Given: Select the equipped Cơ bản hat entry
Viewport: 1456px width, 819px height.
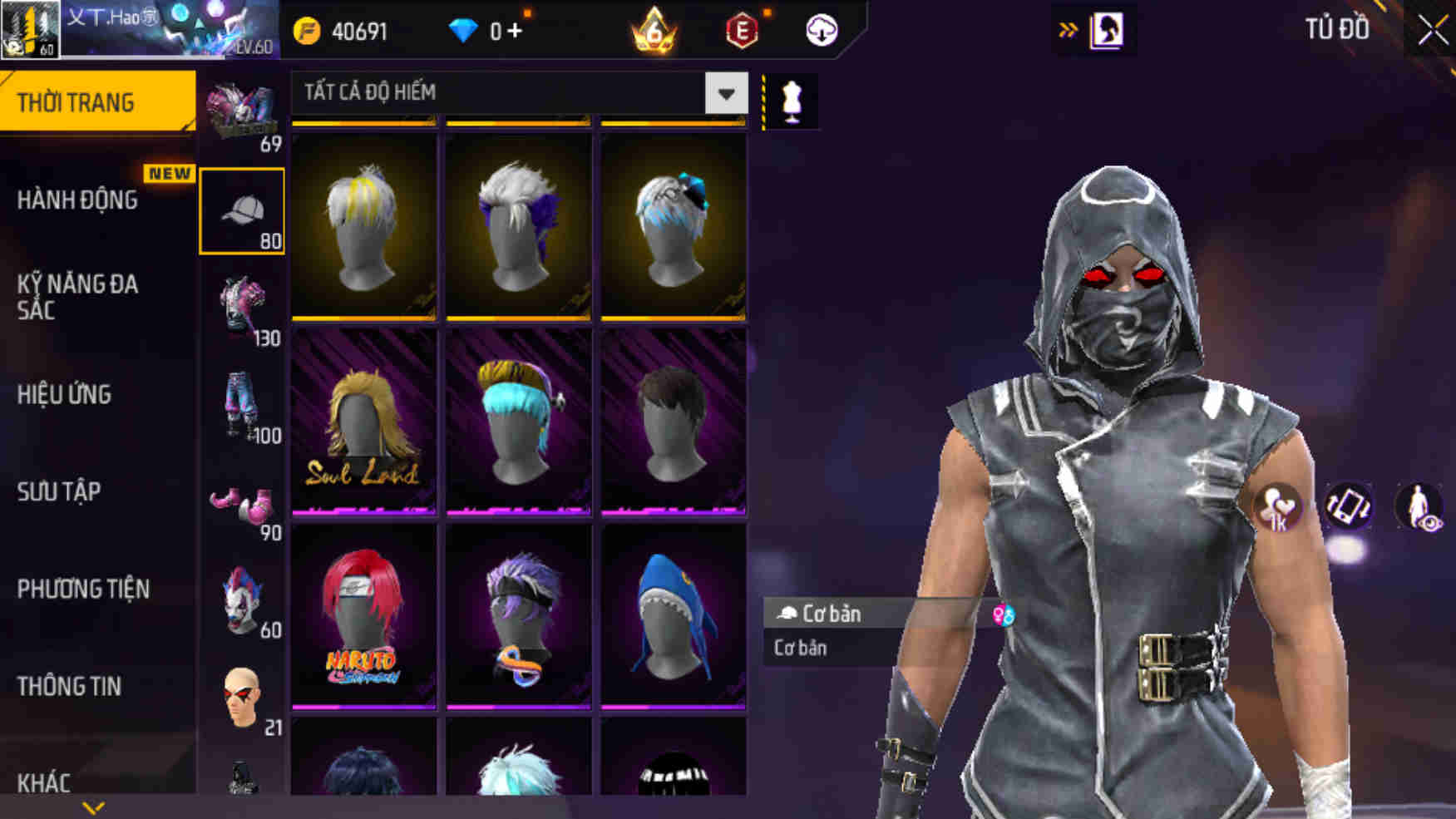Looking at the screenshot, I should coord(832,614).
